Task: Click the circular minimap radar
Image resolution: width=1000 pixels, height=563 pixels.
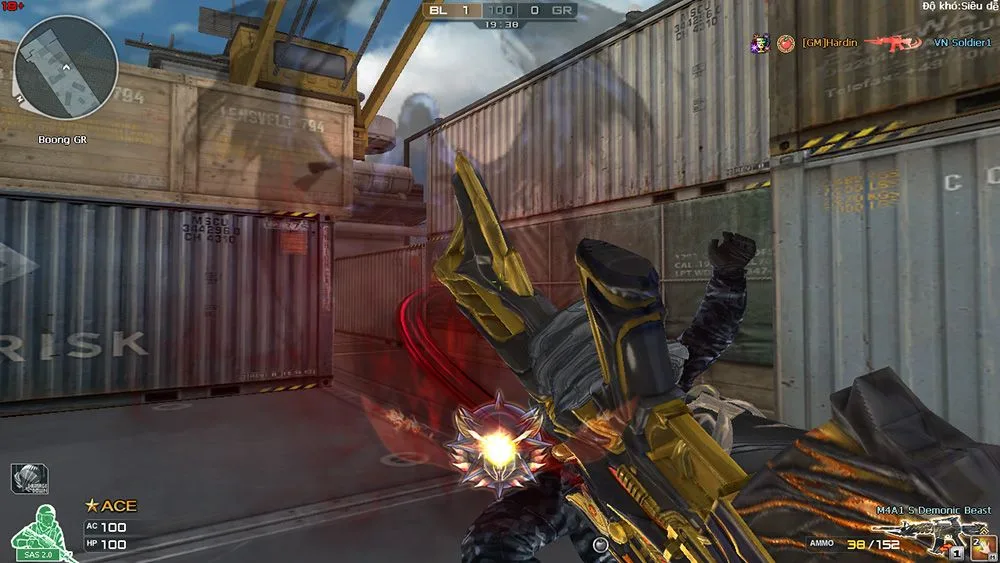Action: tap(66, 66)
